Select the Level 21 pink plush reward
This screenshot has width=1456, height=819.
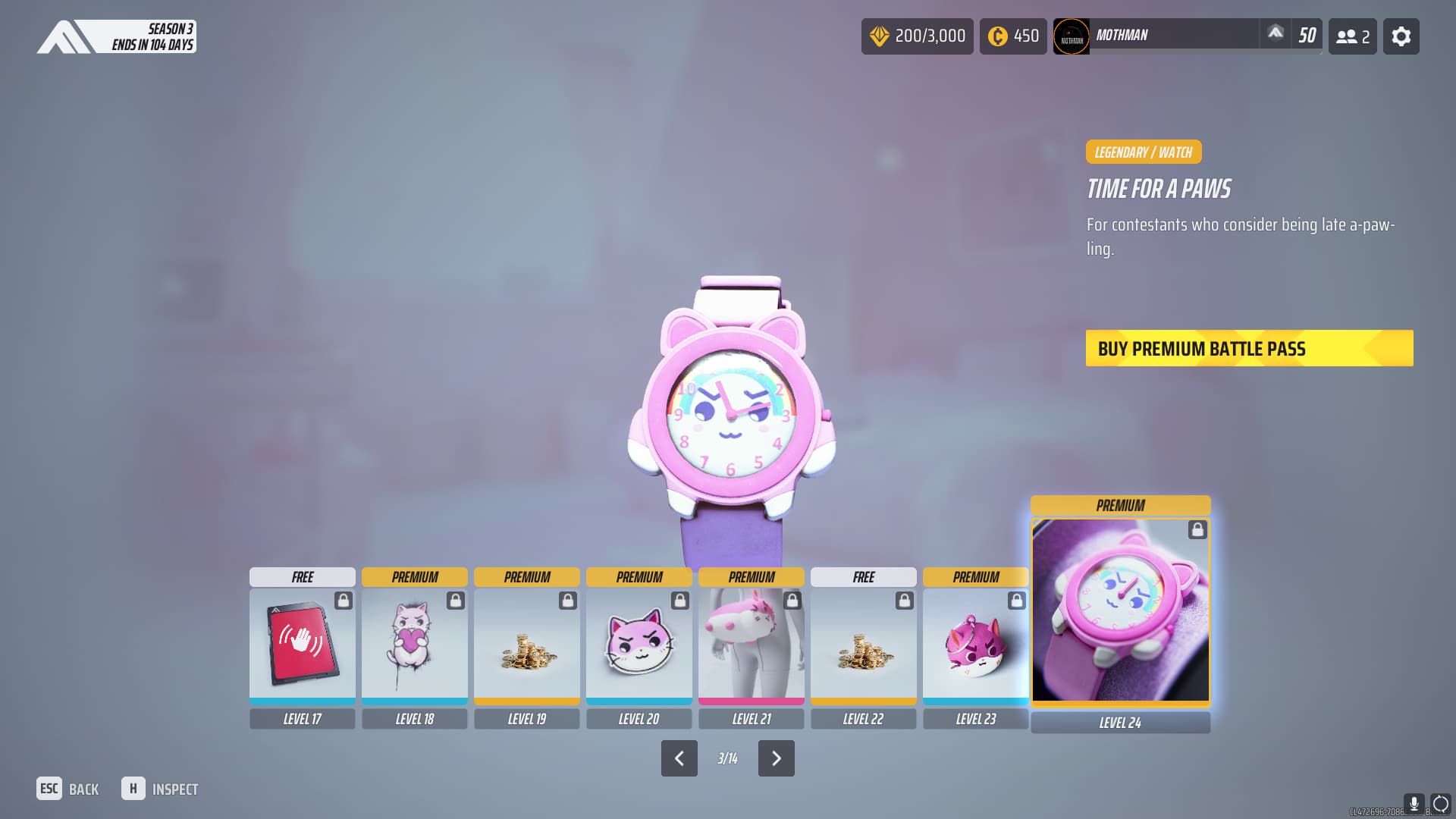(751, 644)
